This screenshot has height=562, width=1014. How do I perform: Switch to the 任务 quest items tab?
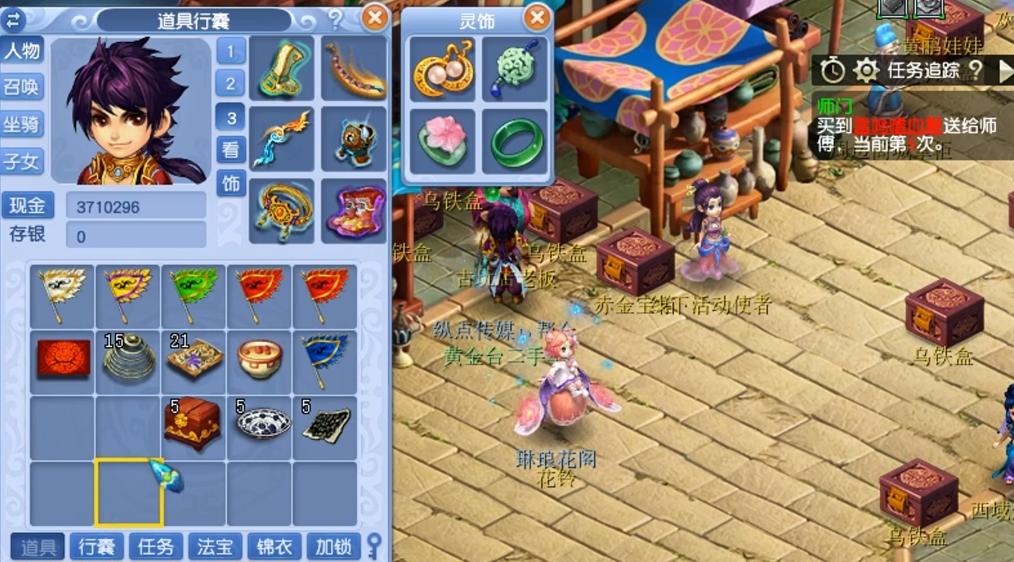tap(156, 546)
